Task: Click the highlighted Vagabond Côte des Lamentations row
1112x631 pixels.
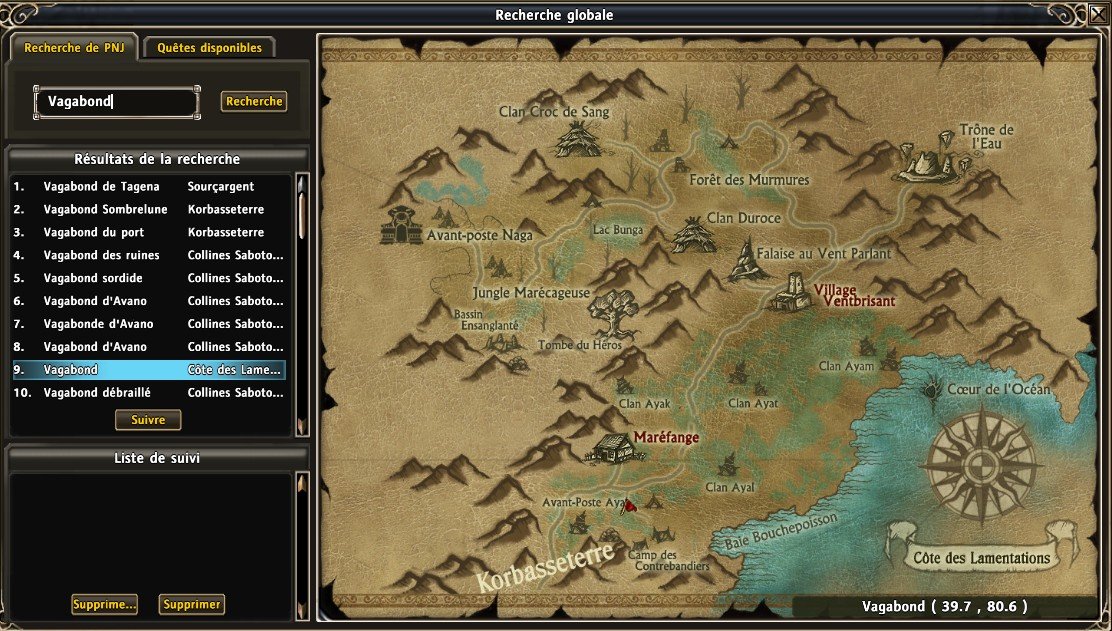Action: pos(148,370)
